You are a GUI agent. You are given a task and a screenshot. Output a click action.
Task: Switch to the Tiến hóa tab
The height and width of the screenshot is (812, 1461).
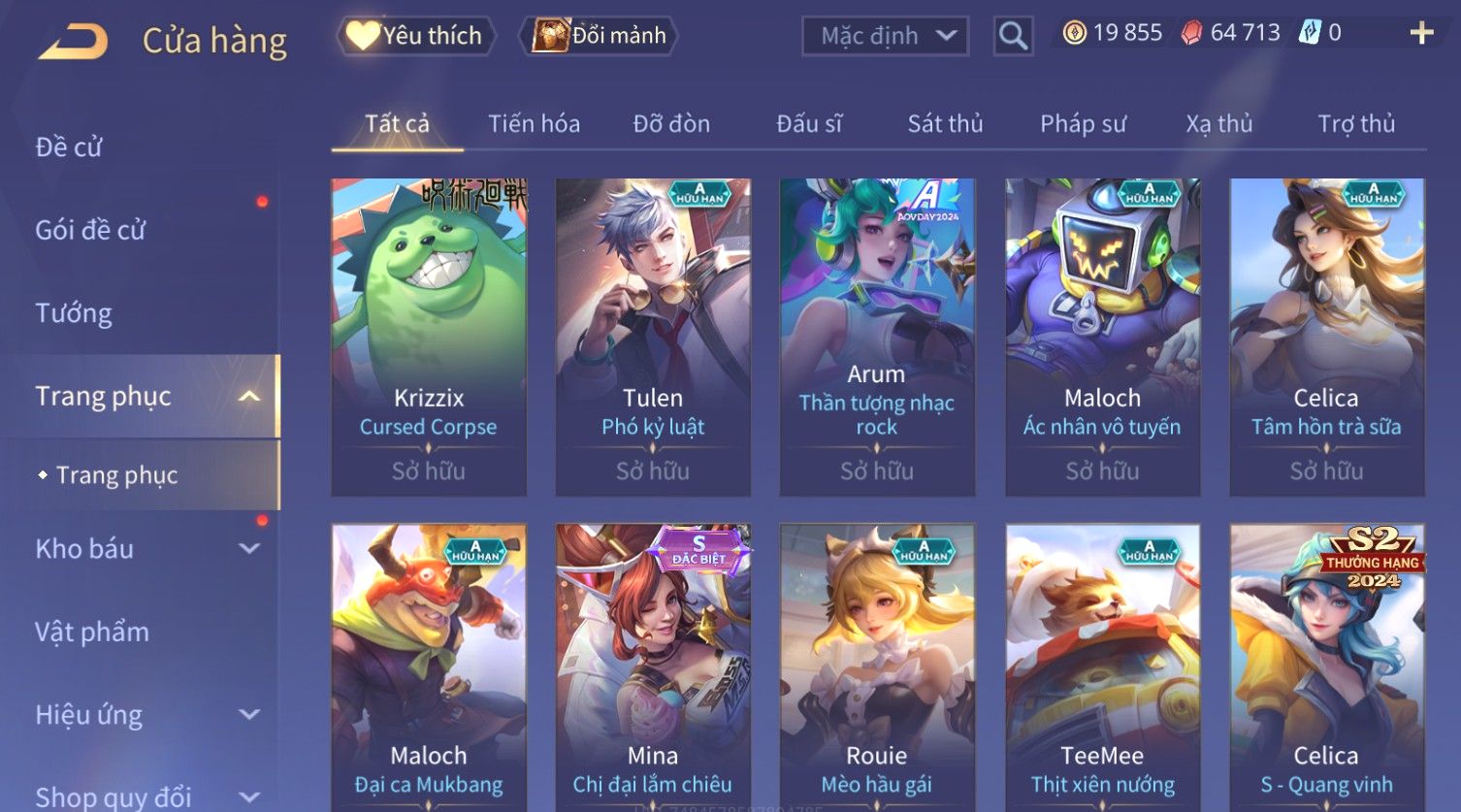click(534, 124)
